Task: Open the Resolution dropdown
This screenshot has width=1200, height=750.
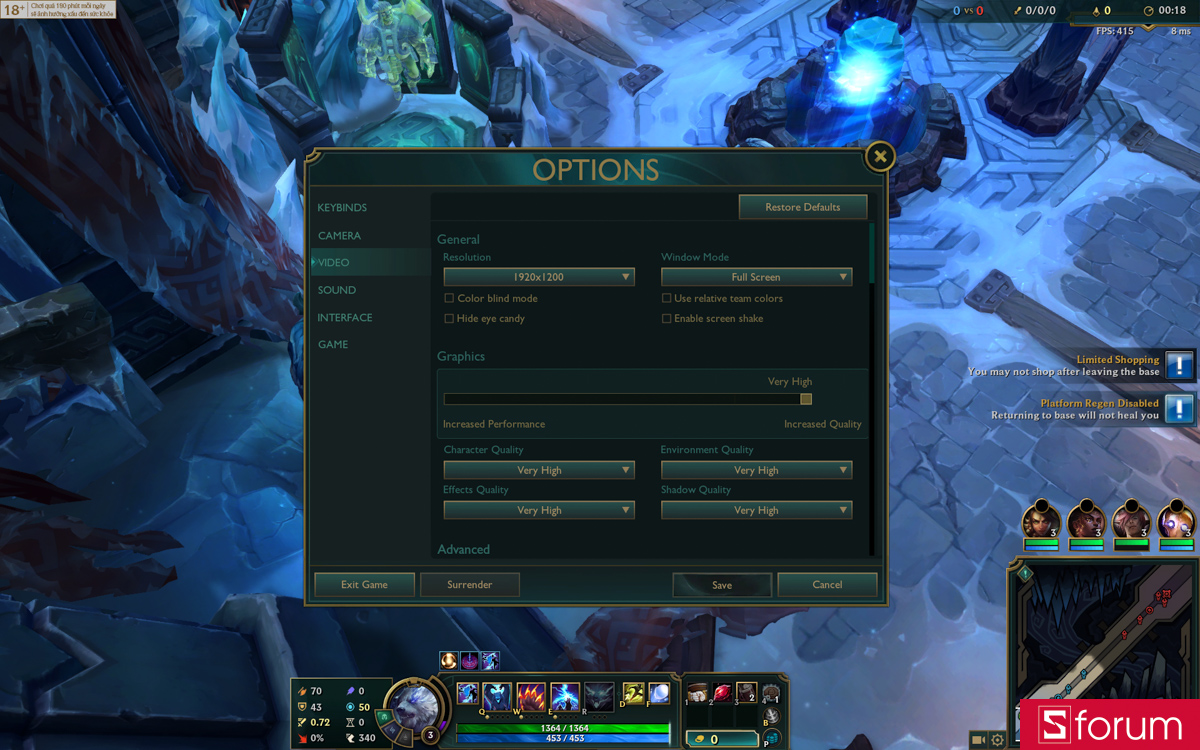Action: tap(539, 277)
